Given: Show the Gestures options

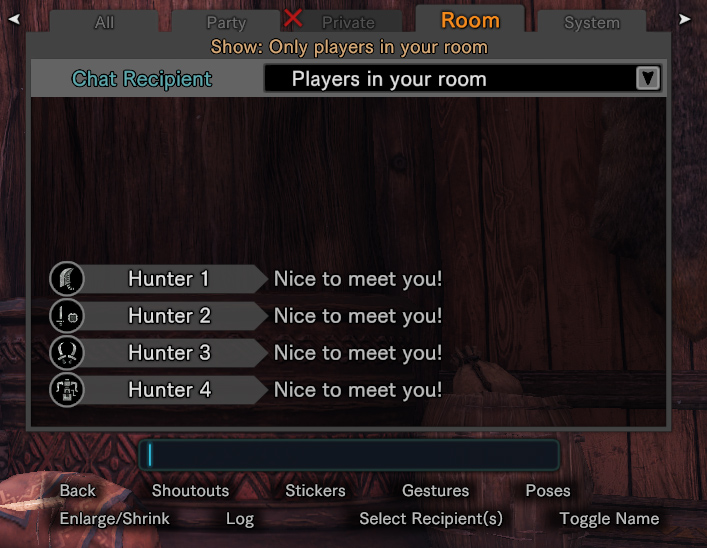Looking at the screenshot, I should point(435,491).
